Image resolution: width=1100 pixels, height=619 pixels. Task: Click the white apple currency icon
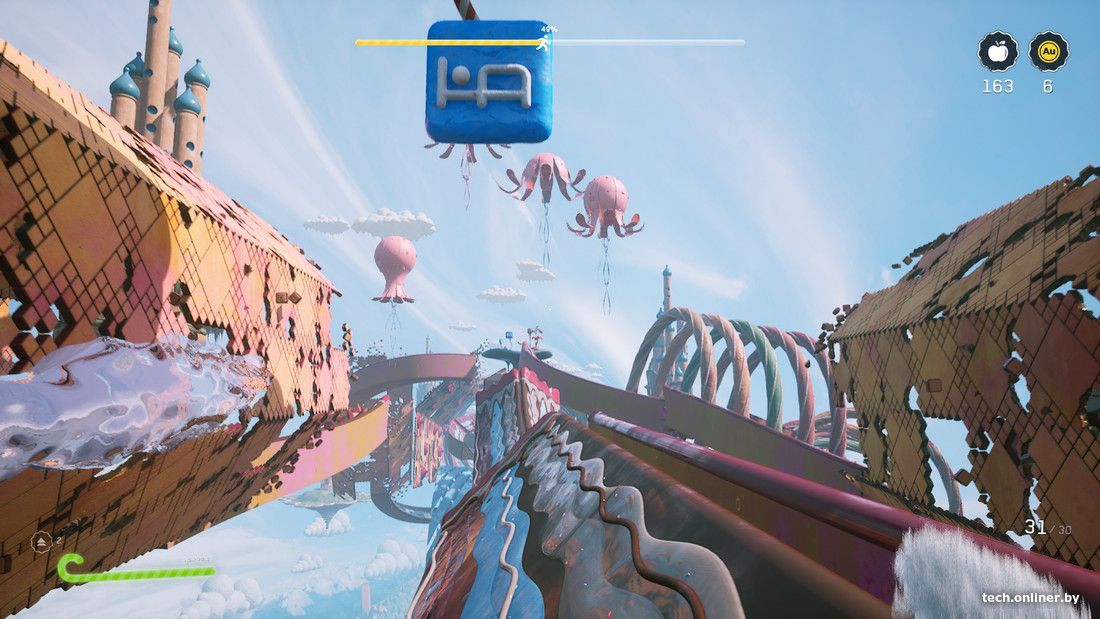(x=998, y=51)
